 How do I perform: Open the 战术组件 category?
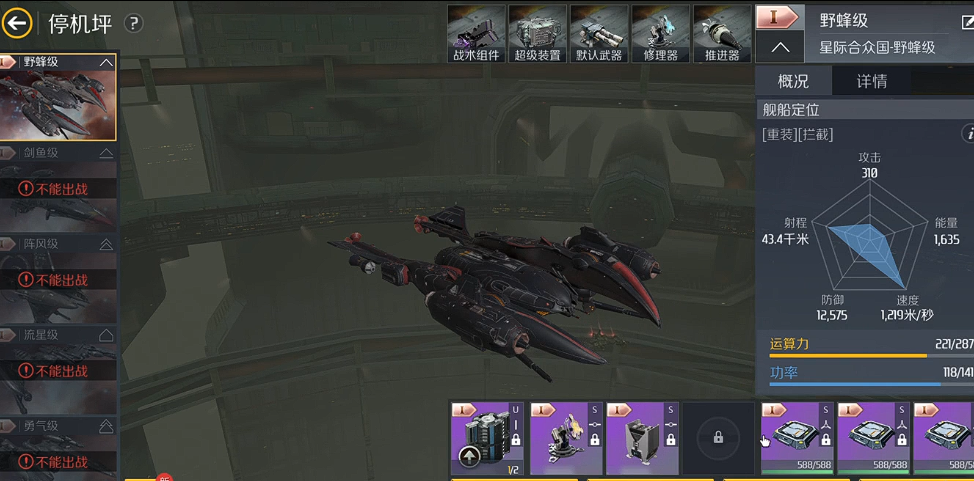pos(476,33)
